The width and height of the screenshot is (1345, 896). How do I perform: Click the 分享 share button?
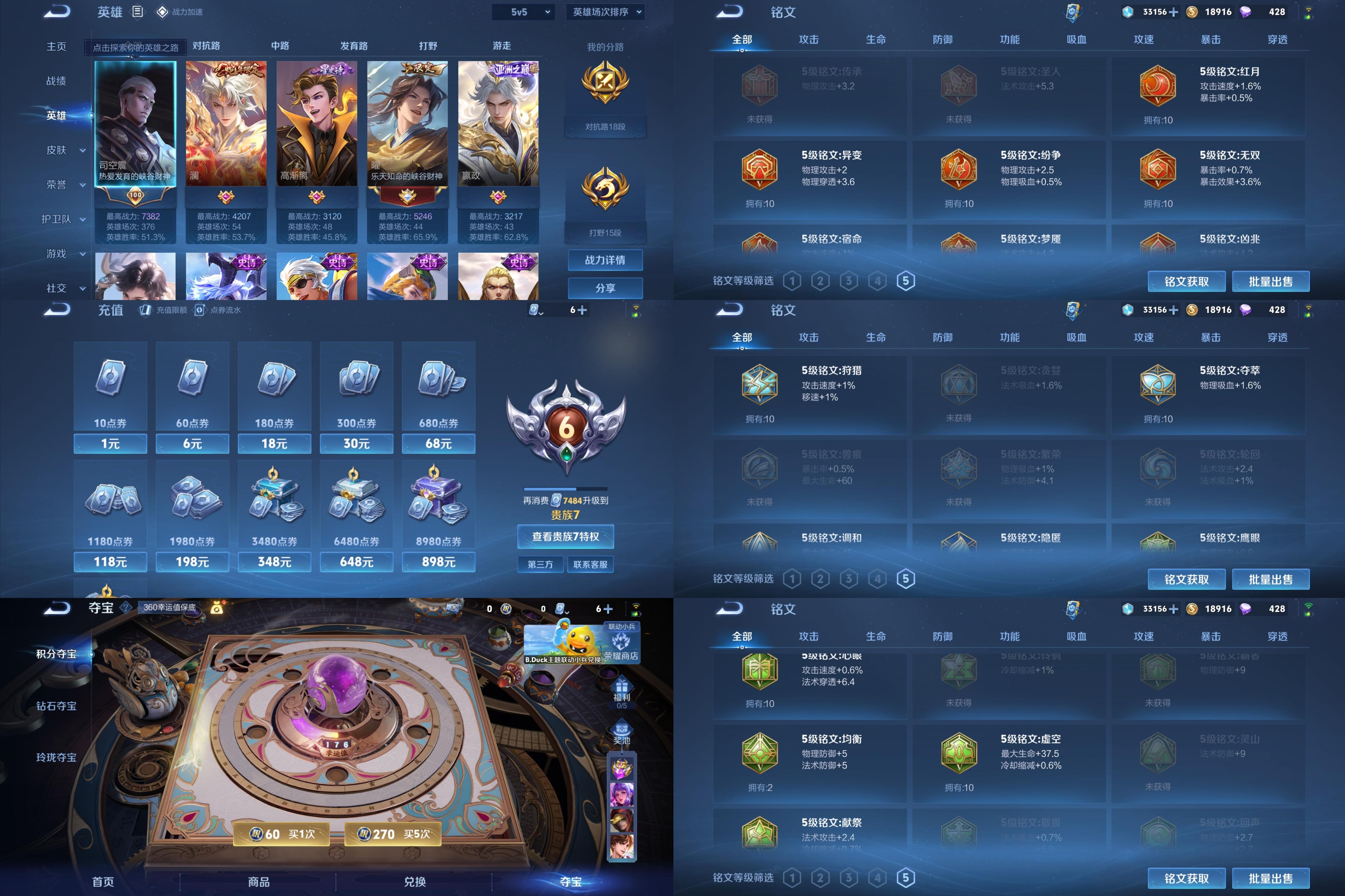point(605,288)
